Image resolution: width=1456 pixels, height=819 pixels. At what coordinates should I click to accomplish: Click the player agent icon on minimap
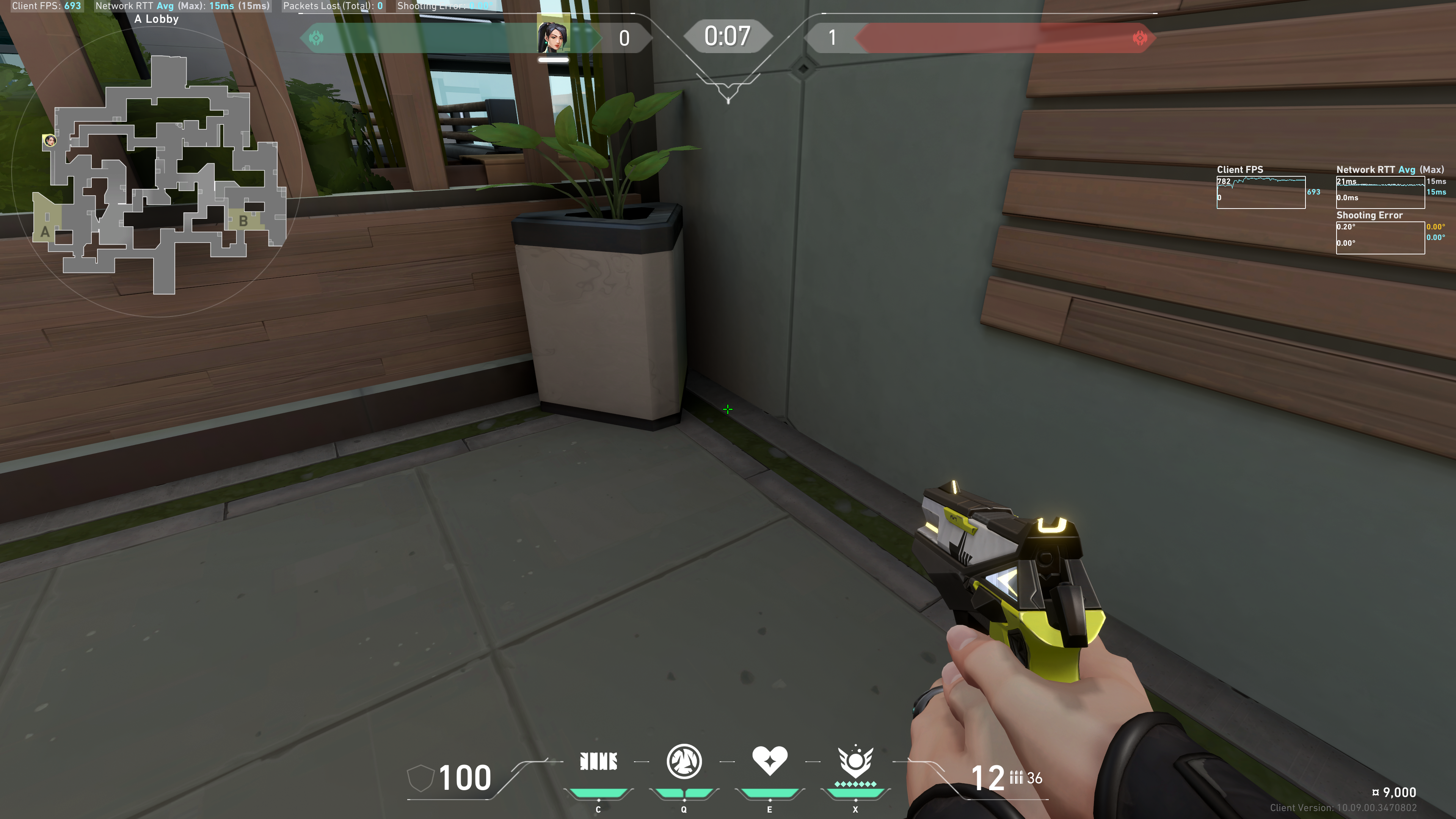click(50, 140)
